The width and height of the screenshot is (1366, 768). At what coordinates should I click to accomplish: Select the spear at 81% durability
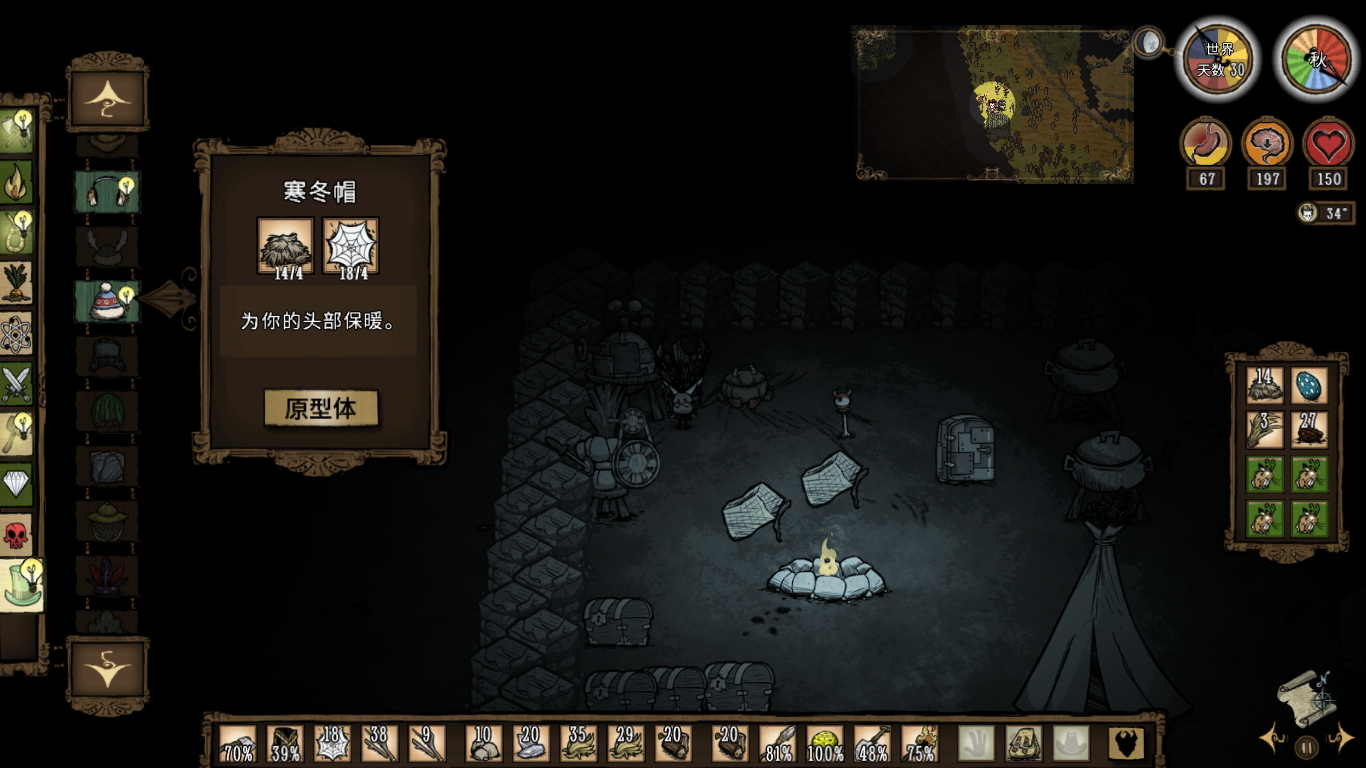tap(778, 744)
